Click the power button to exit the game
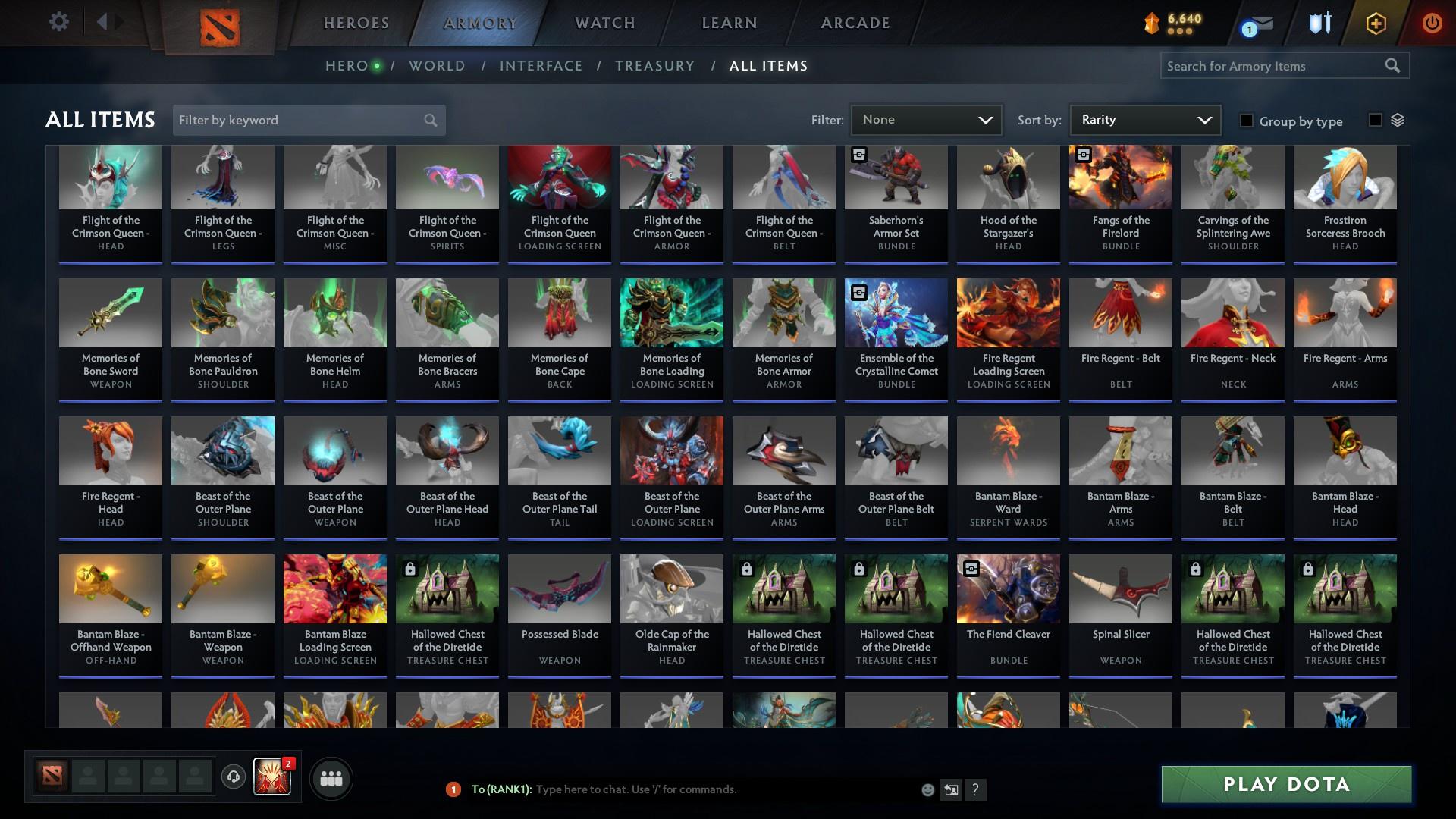1456x819 pixels. [1432, 23]
